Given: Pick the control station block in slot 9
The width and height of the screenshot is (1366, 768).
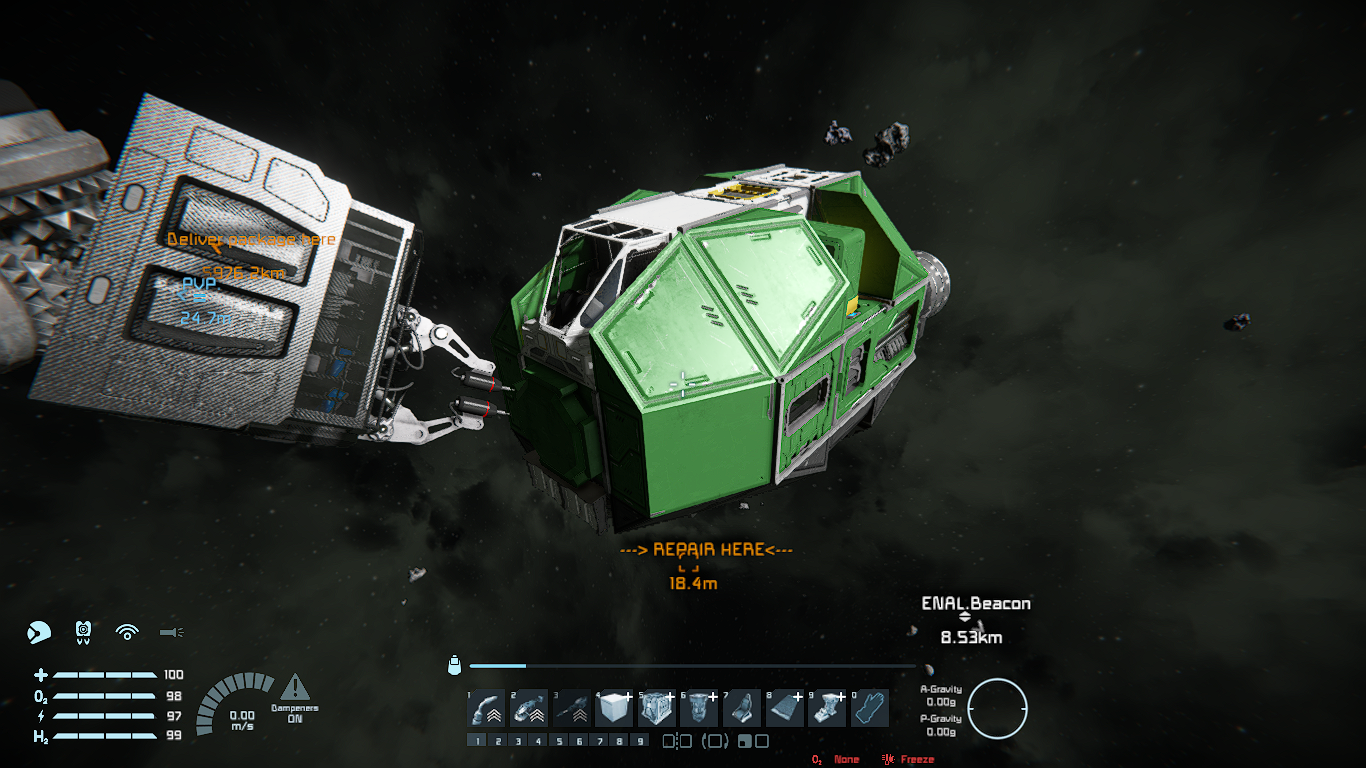Looking at the screenshot, I should point(827,709).
